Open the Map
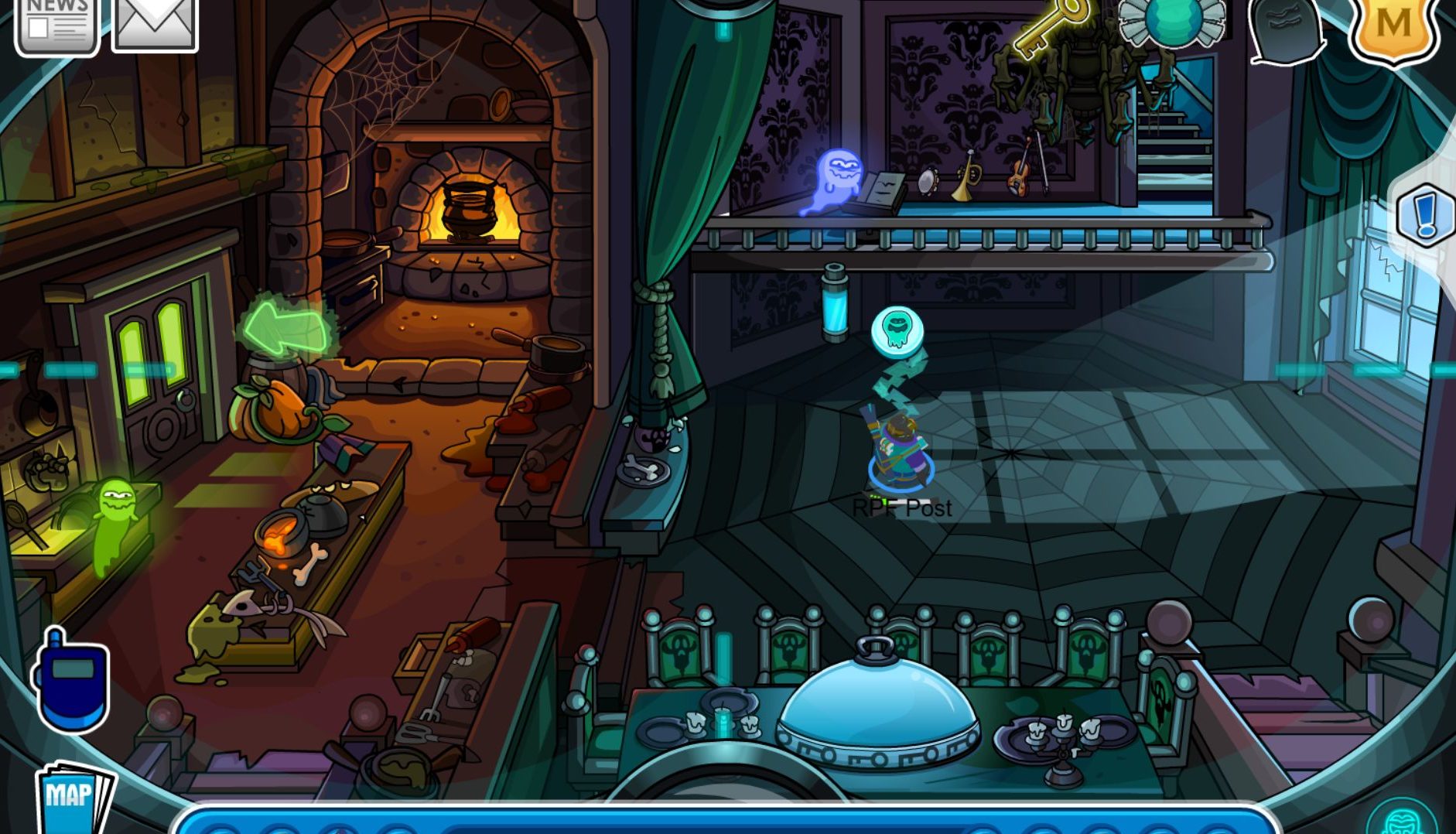Screen dimensions: 1456x834 click(x=73, y=797)
